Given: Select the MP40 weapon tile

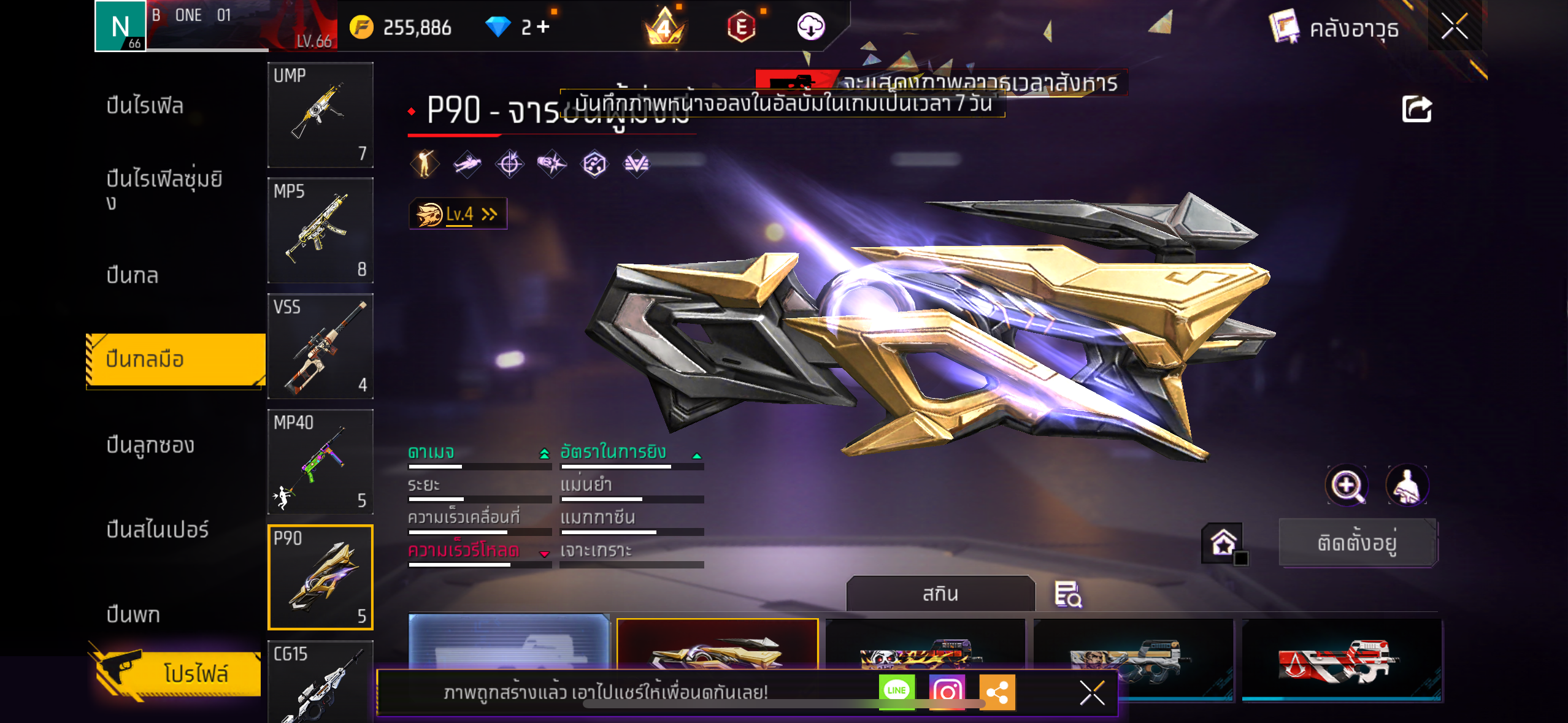Looking at the screenshot, I should coord(320,462).
